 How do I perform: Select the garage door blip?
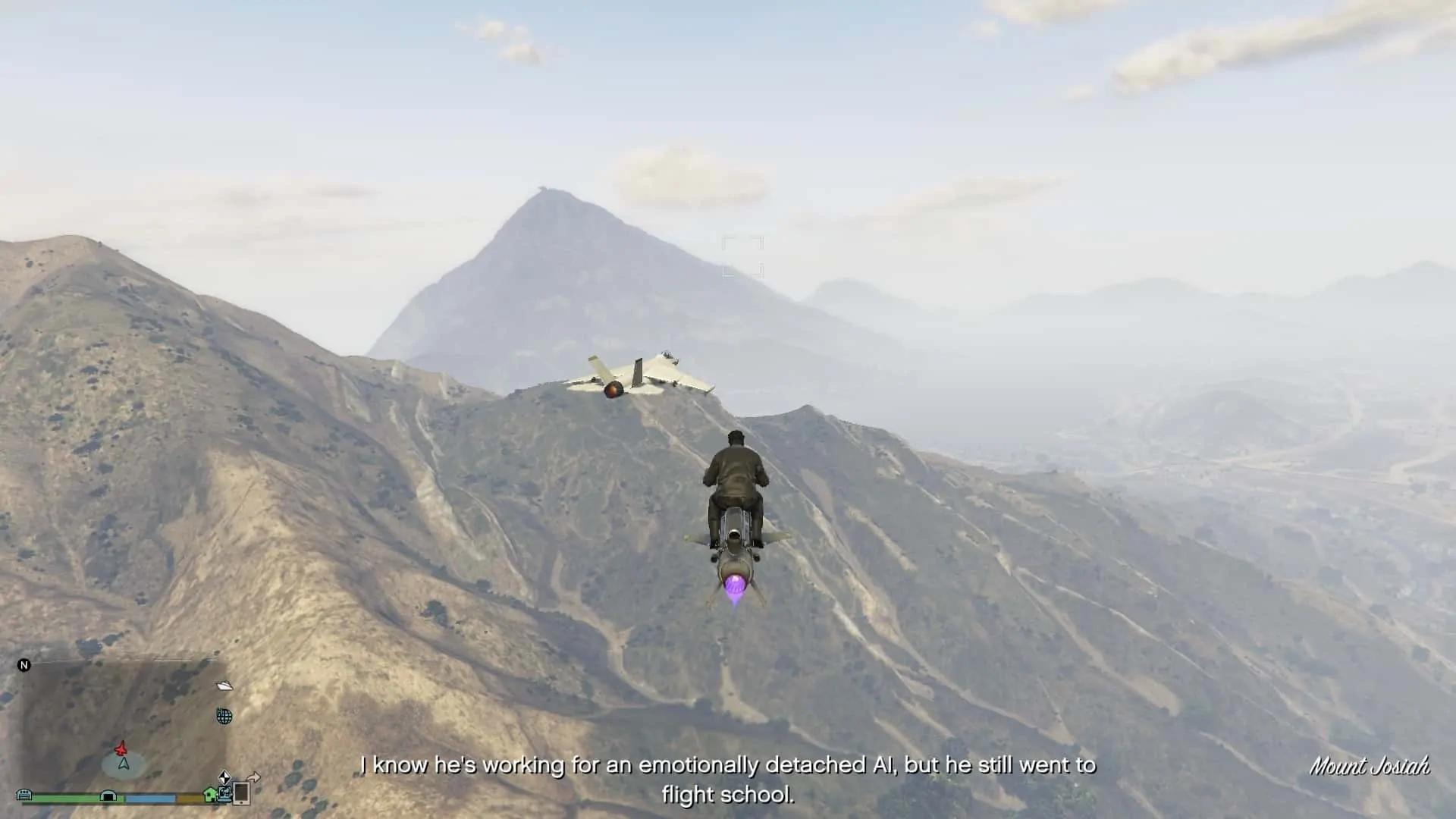24,795
